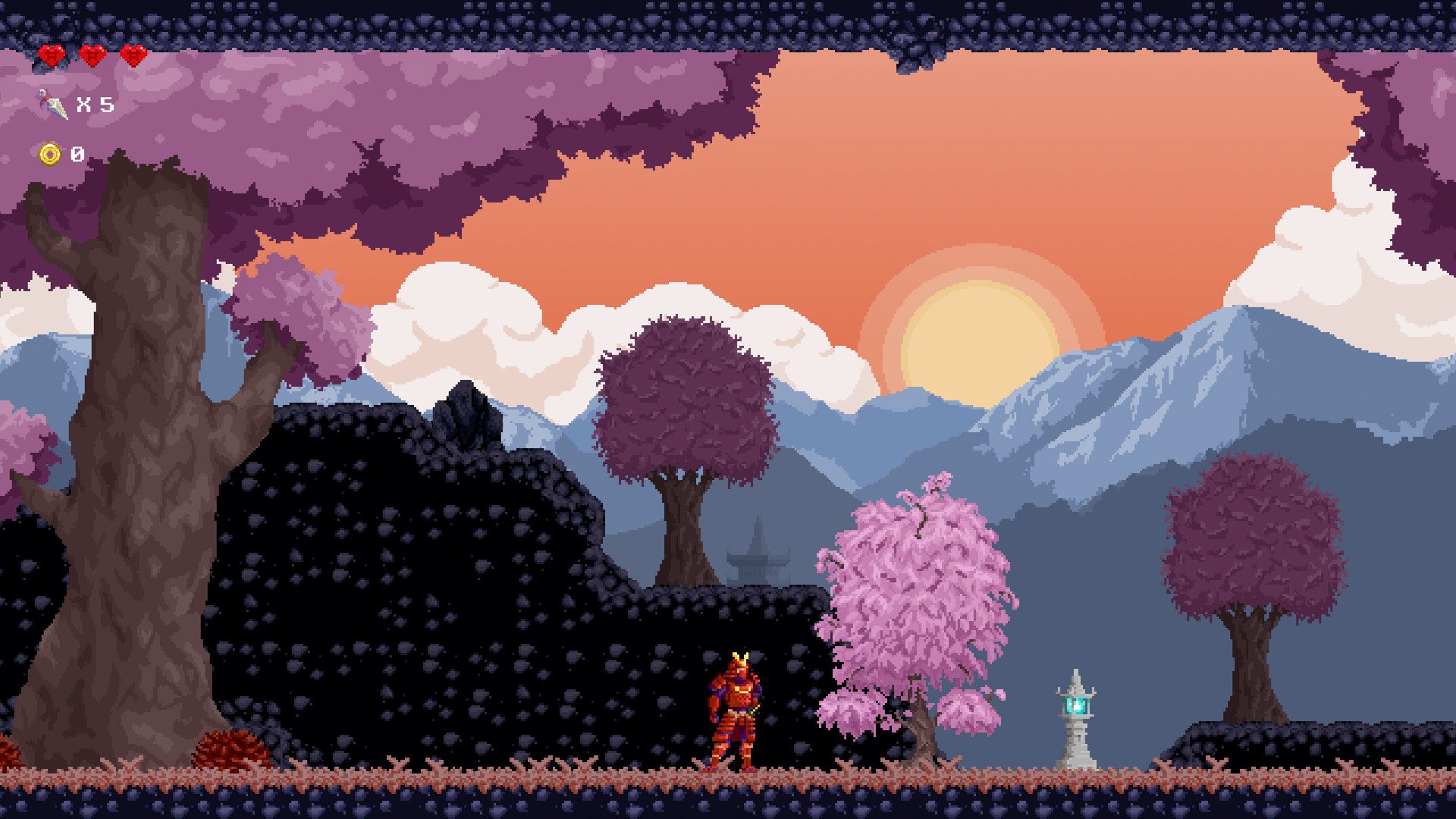
Task: Select the first heart in the health bar
Action: tap(50, 55)
